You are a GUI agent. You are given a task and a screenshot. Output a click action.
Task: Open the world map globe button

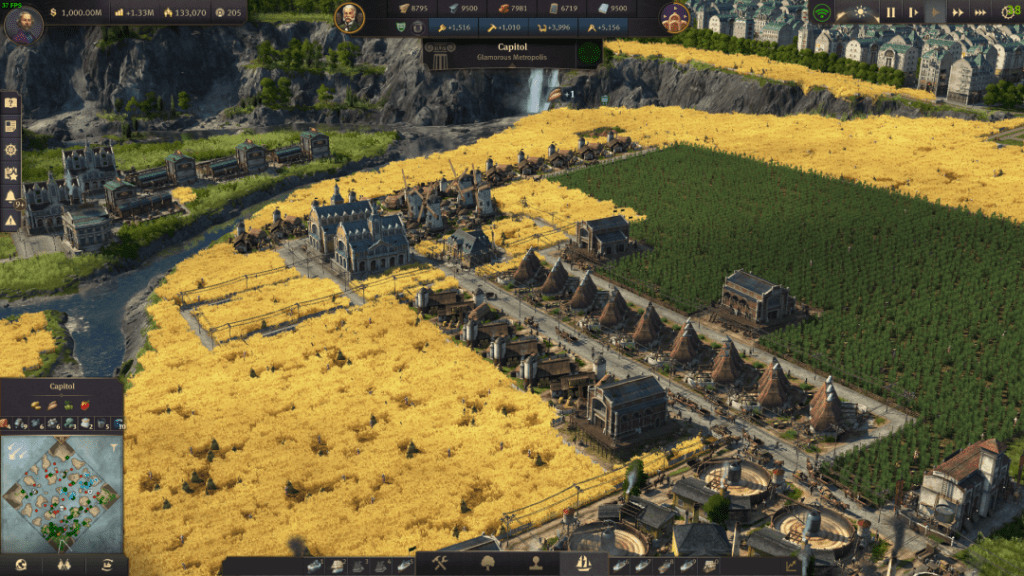(22, 565)
